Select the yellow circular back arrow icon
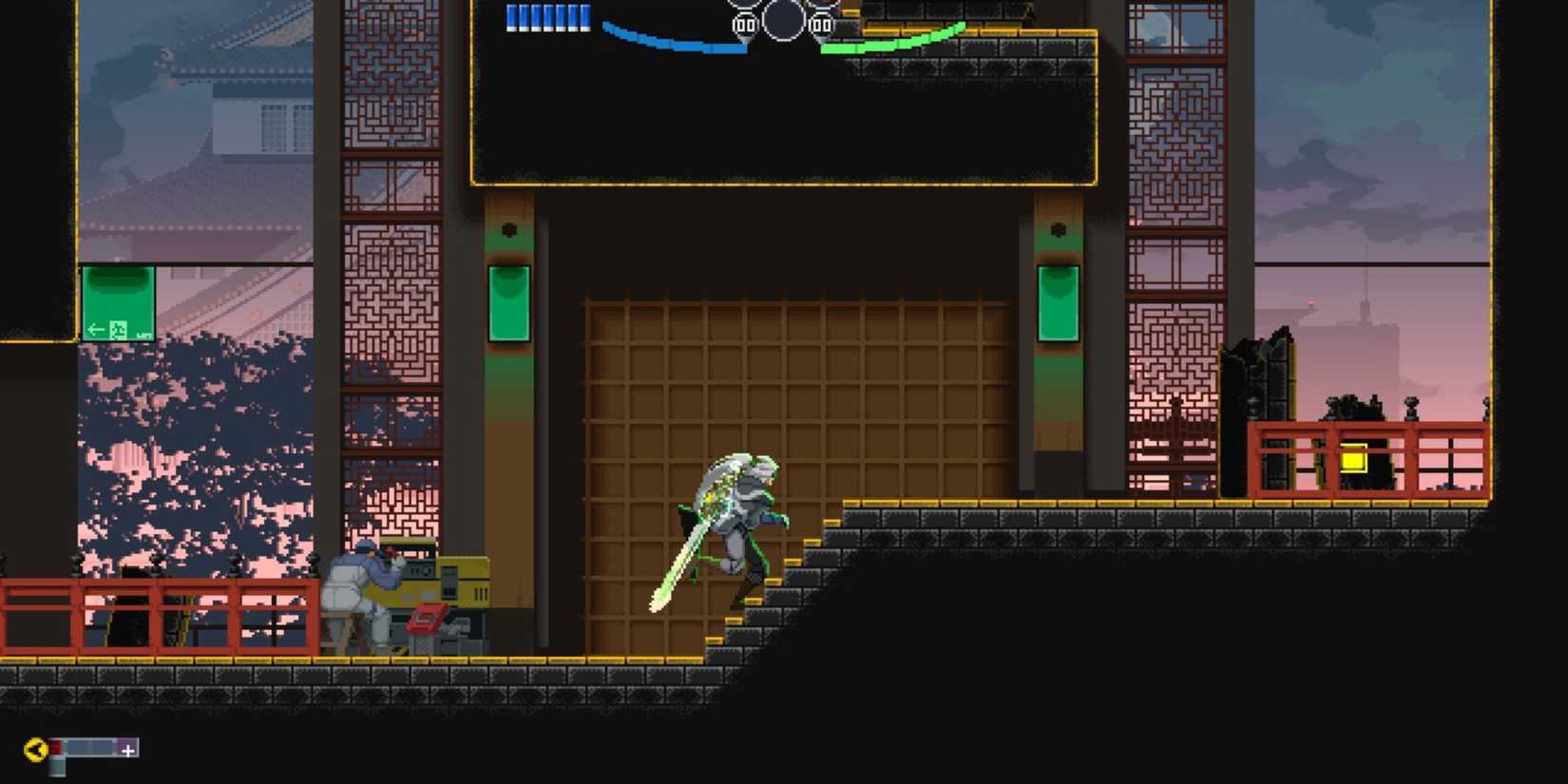Viewport: 1568px width, 784px height. 35,748
